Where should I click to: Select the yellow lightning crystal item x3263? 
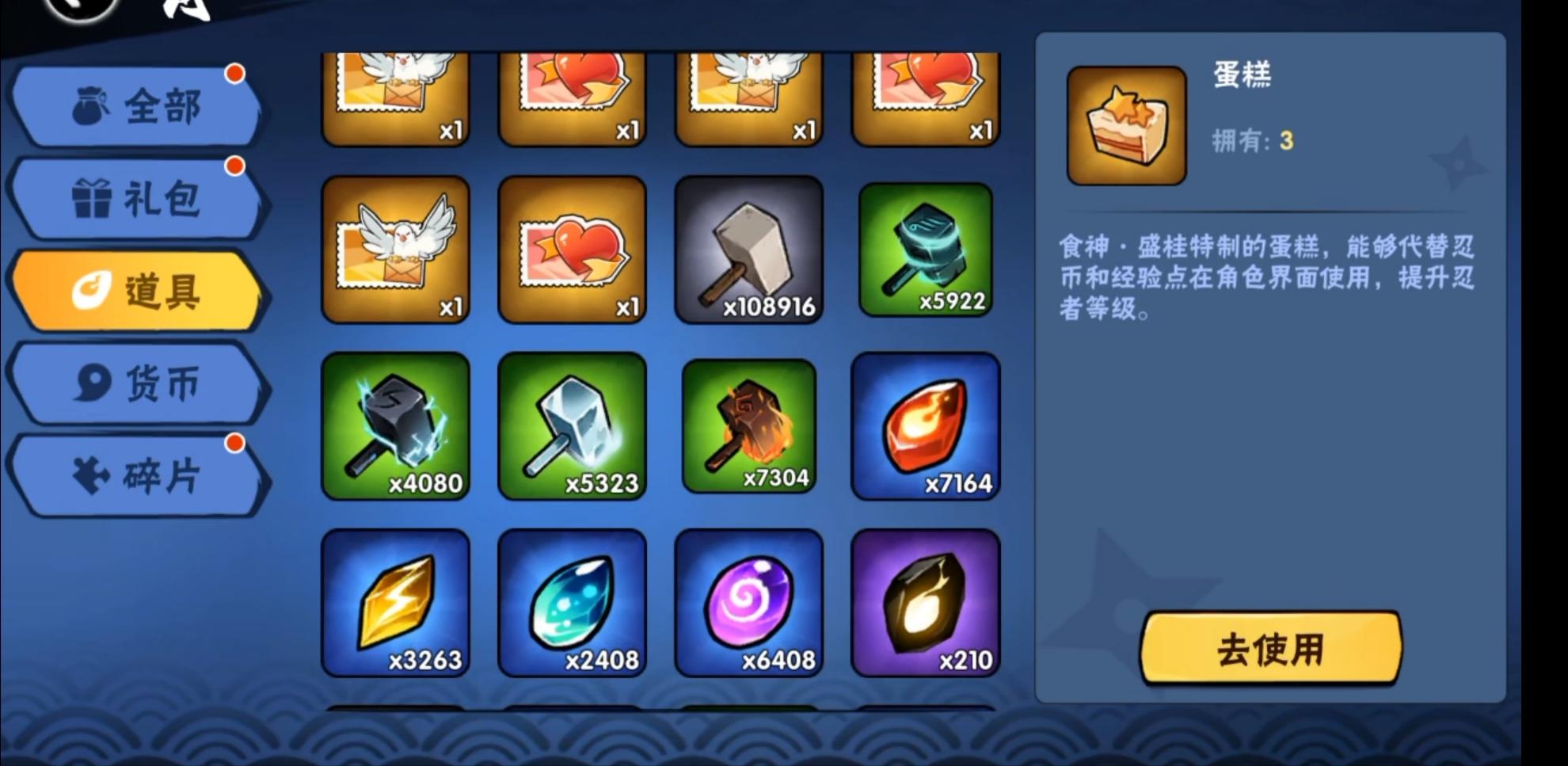coord(396,602)
